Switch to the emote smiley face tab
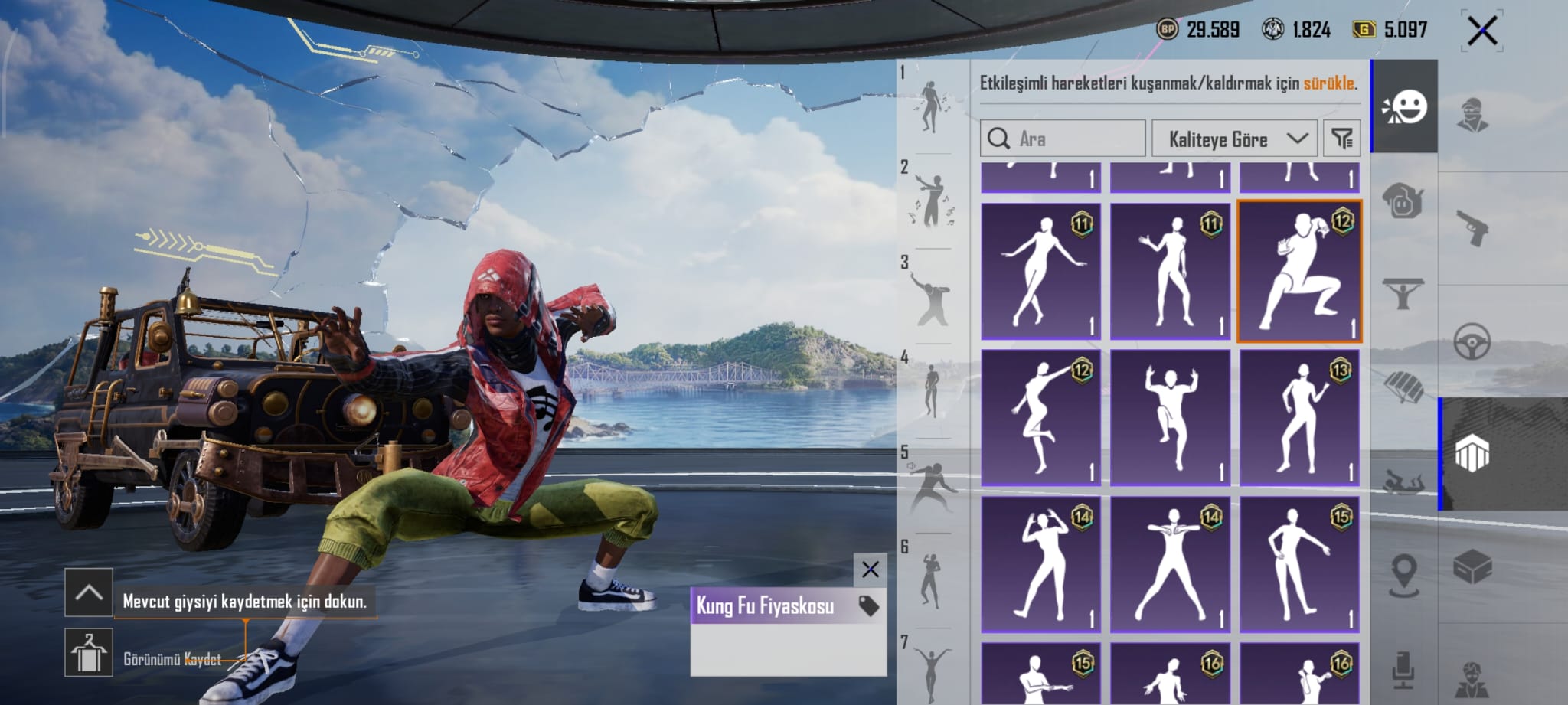 tap(1404, 107)
